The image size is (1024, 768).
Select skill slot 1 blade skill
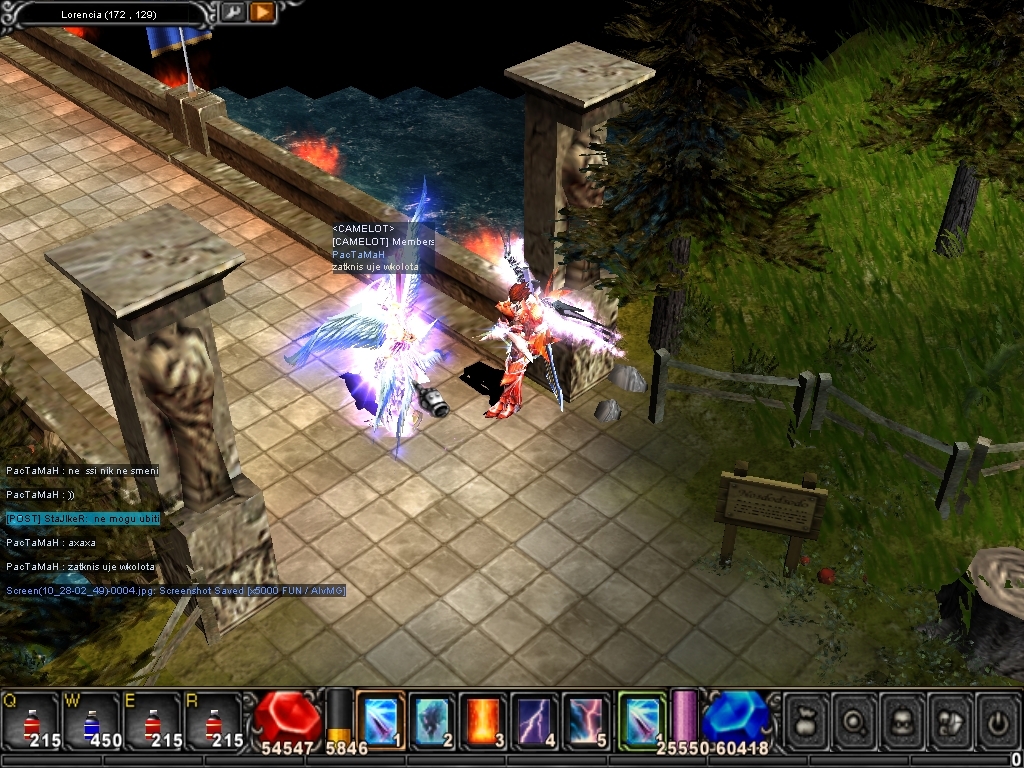(381, 719)
